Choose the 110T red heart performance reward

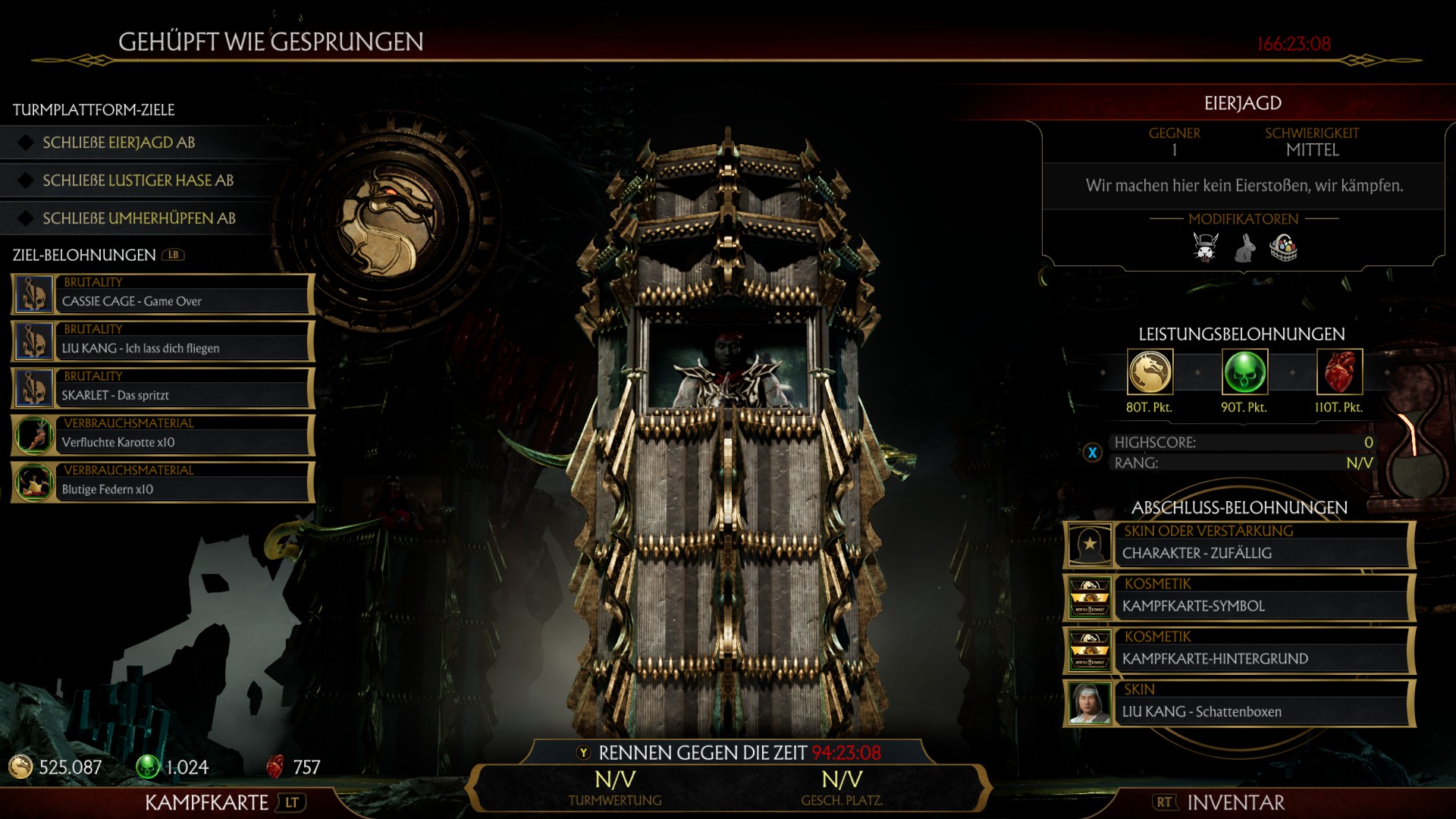coord(1339,372)
